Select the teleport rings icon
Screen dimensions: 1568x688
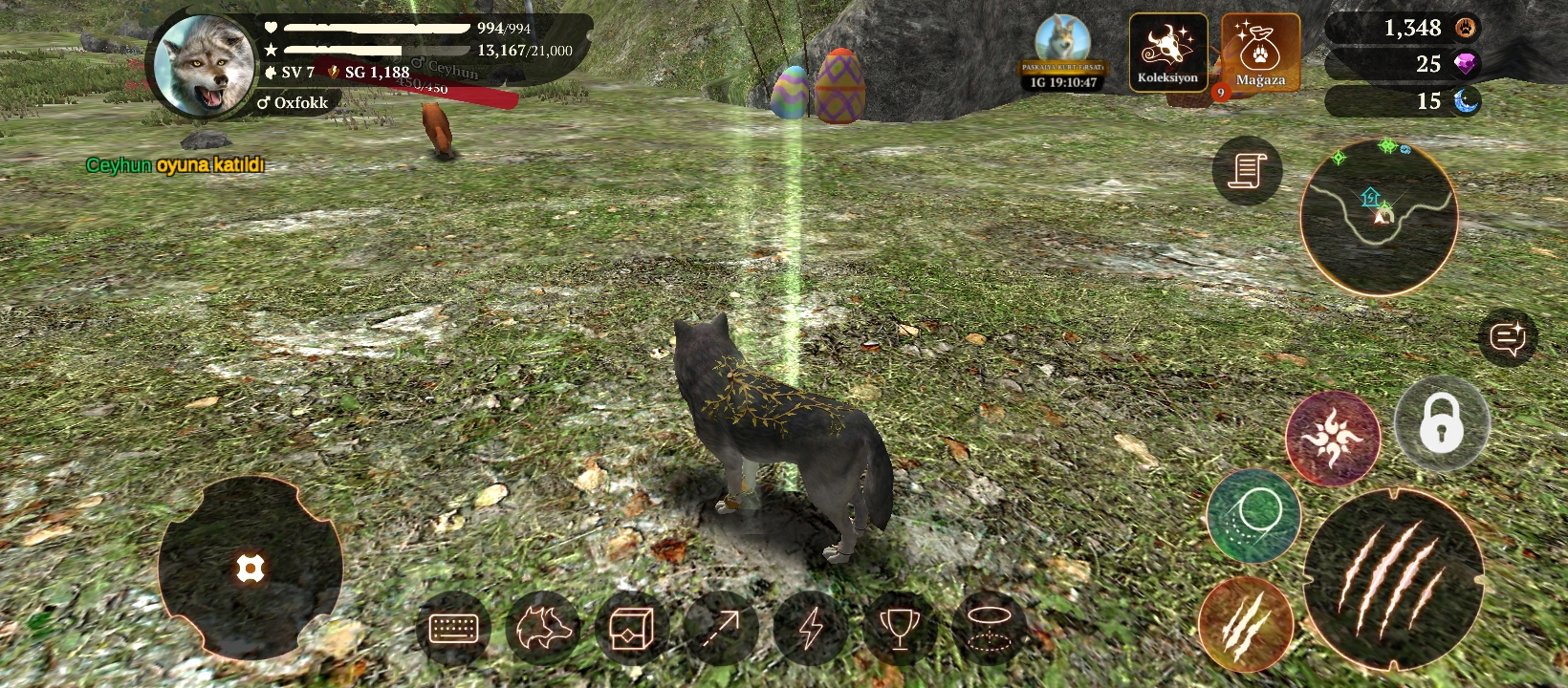click(989, 628)
